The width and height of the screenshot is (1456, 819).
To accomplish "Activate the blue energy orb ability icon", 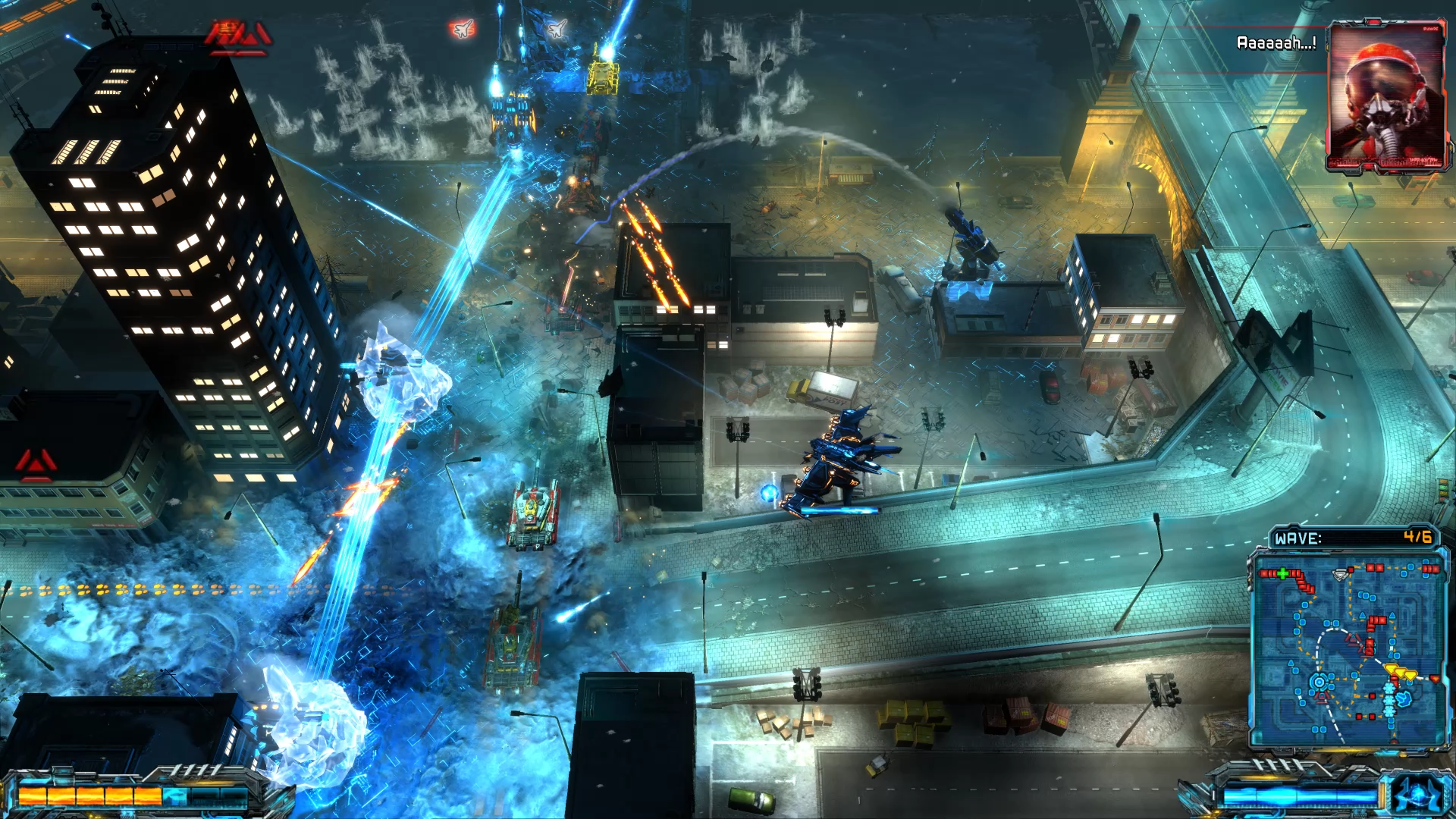I will [x=1417, y=794].
